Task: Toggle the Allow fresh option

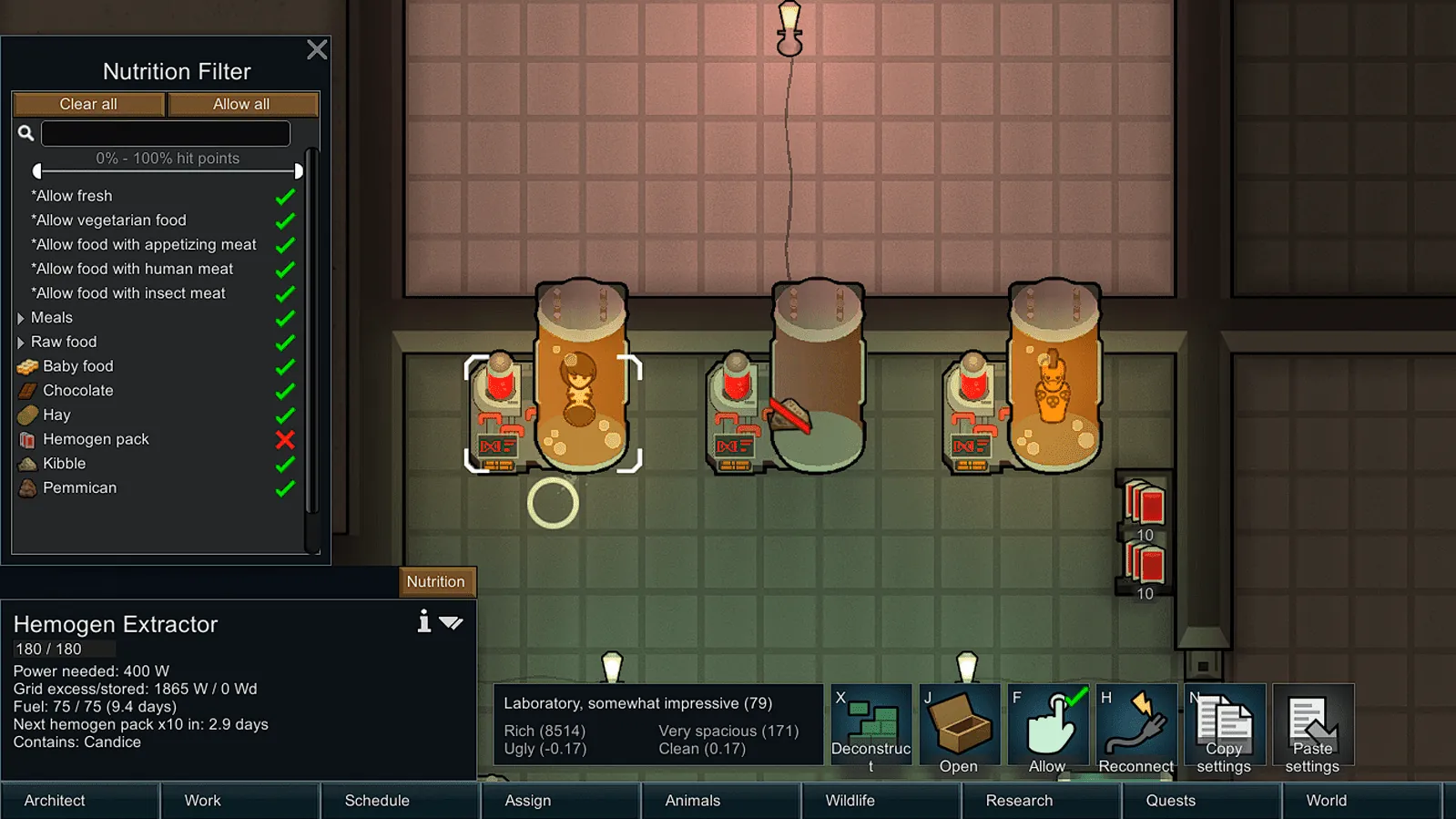Action: [285, 197]
